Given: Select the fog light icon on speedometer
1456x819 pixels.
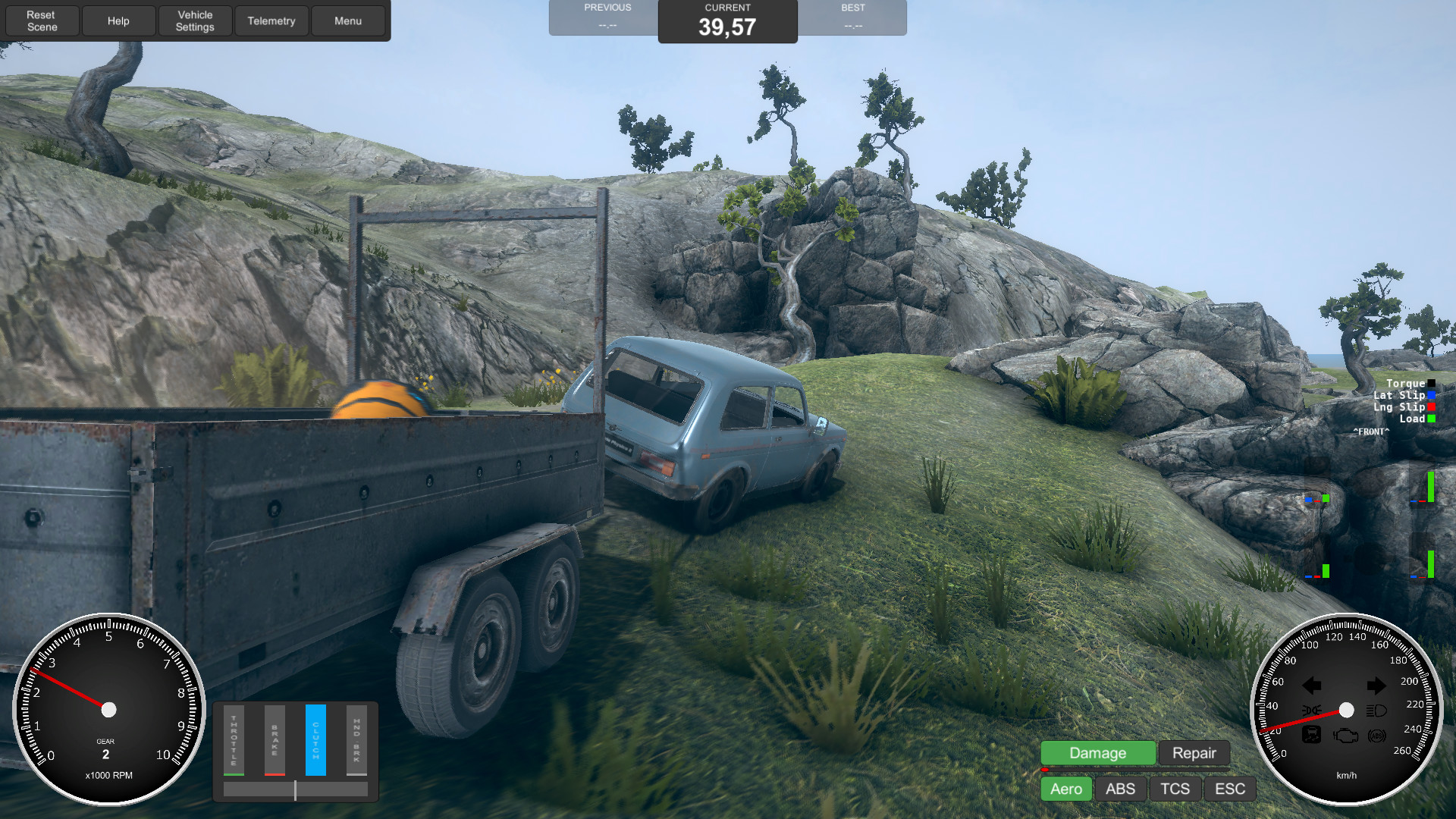Looking at the screenshot, I should point(1311,710).
